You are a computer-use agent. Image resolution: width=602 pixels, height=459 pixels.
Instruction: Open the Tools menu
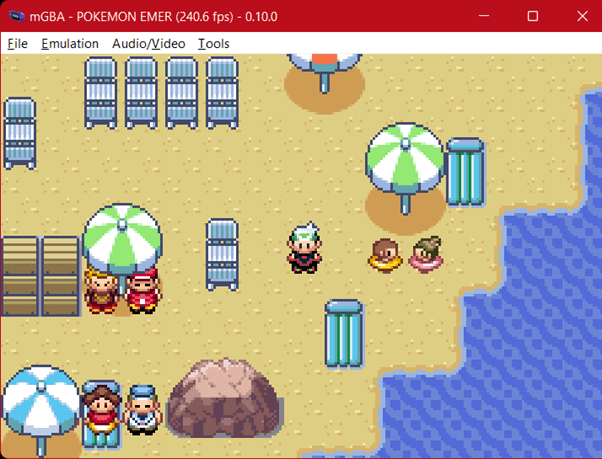click(x=213, y=44)
